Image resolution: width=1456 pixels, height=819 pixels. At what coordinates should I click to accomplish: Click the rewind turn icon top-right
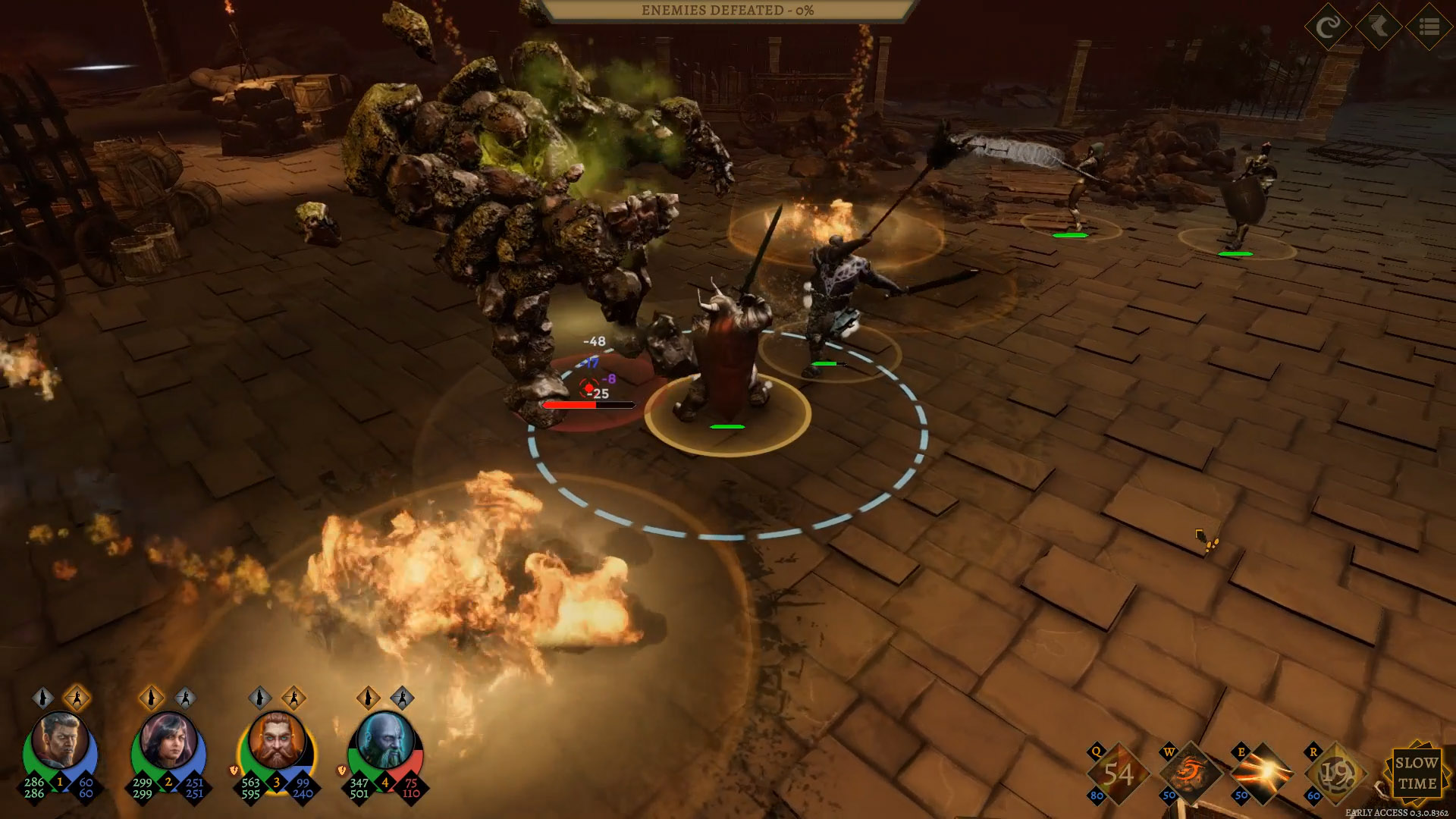pyautogui.click(x=1328, y=27)
